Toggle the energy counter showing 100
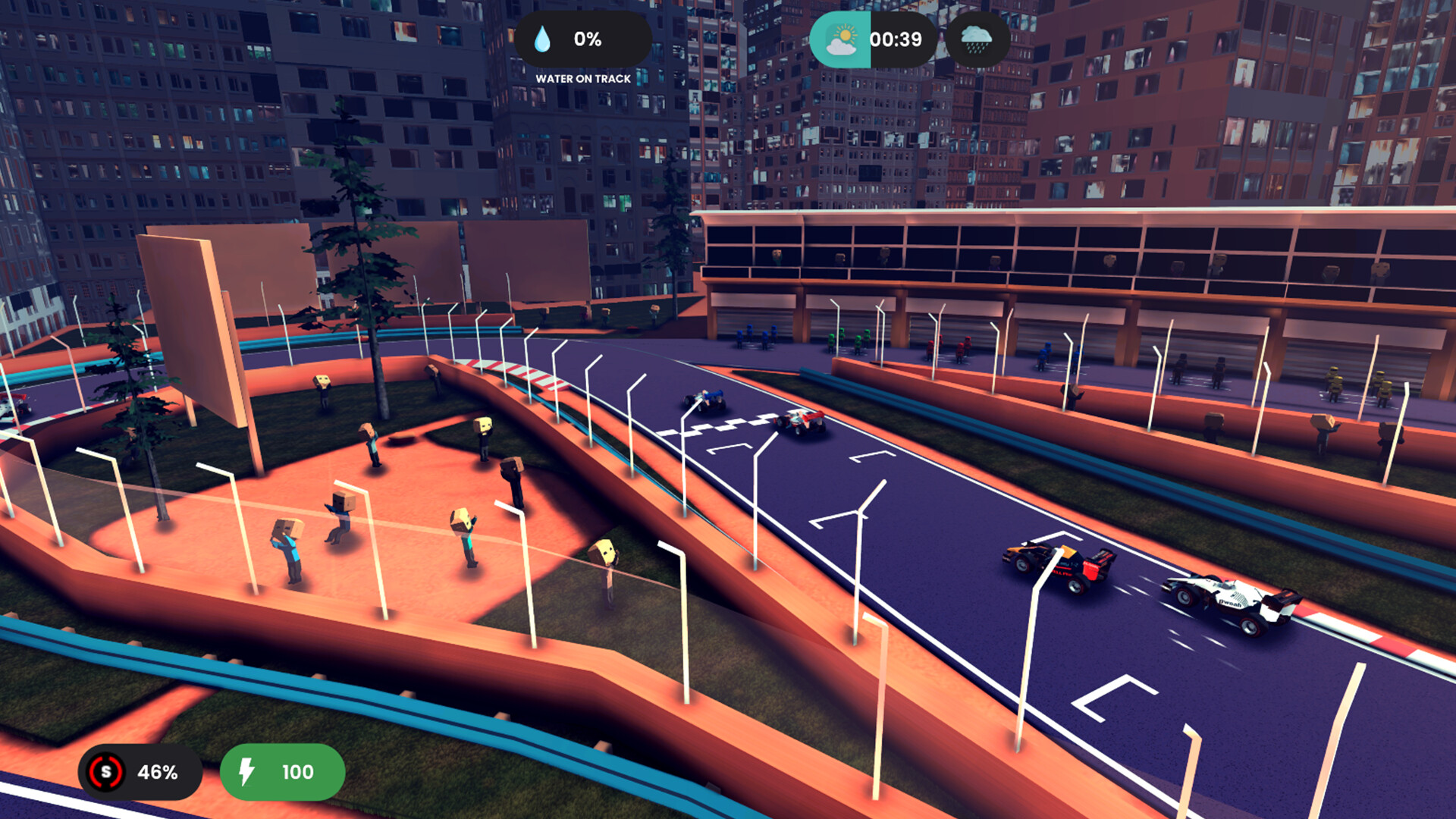 pyautogui.click(x=281, y=773)
